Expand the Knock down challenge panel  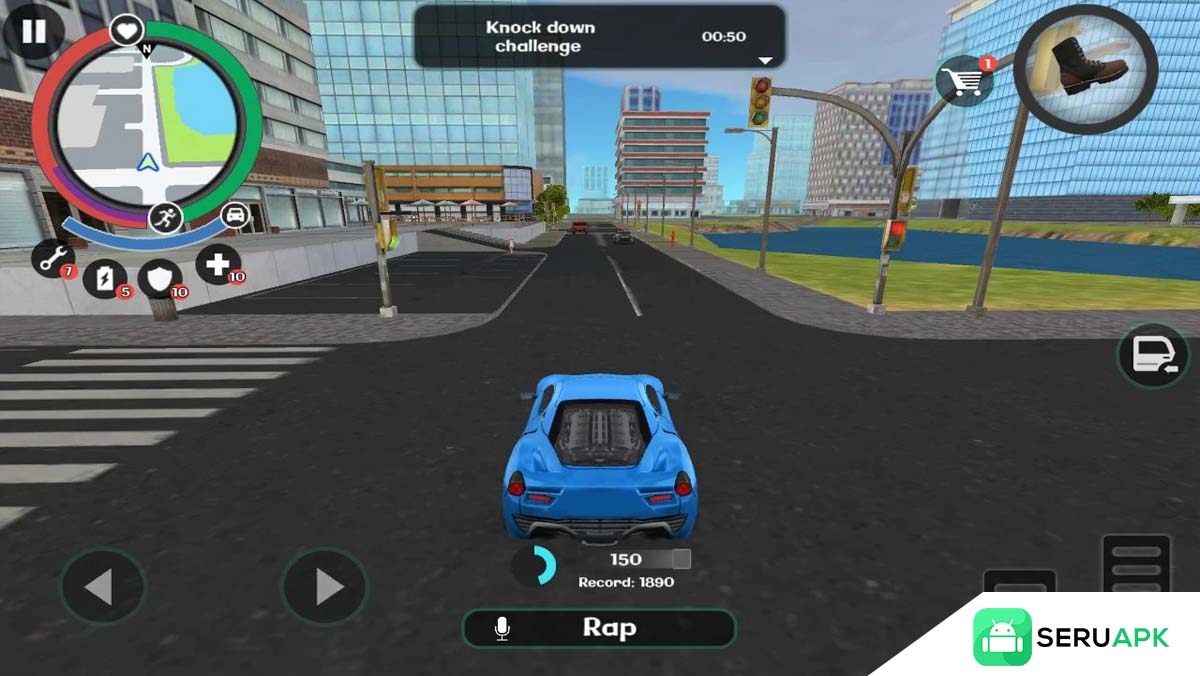click(765, 60)
